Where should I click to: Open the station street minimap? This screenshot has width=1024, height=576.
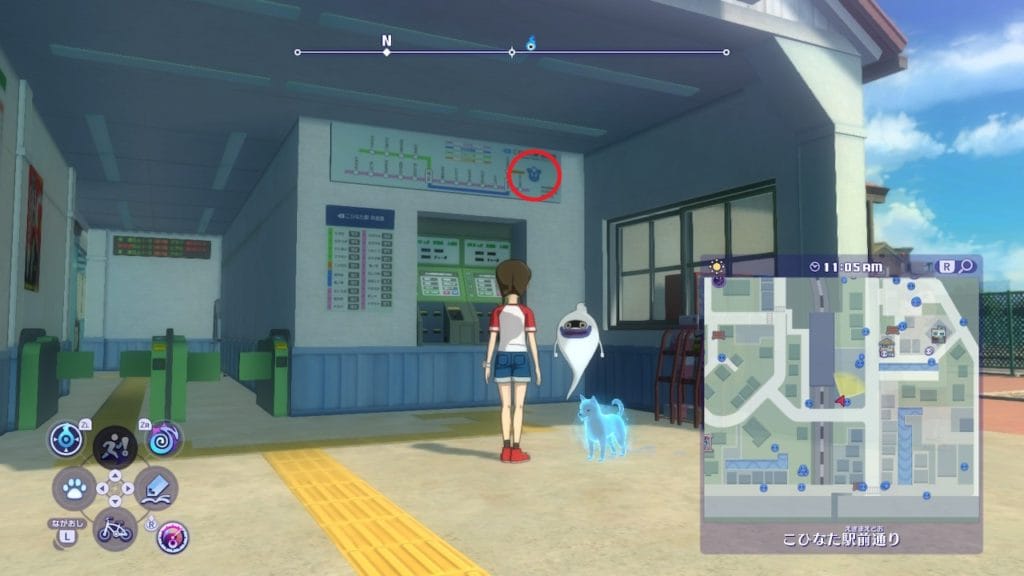point(839,398)
